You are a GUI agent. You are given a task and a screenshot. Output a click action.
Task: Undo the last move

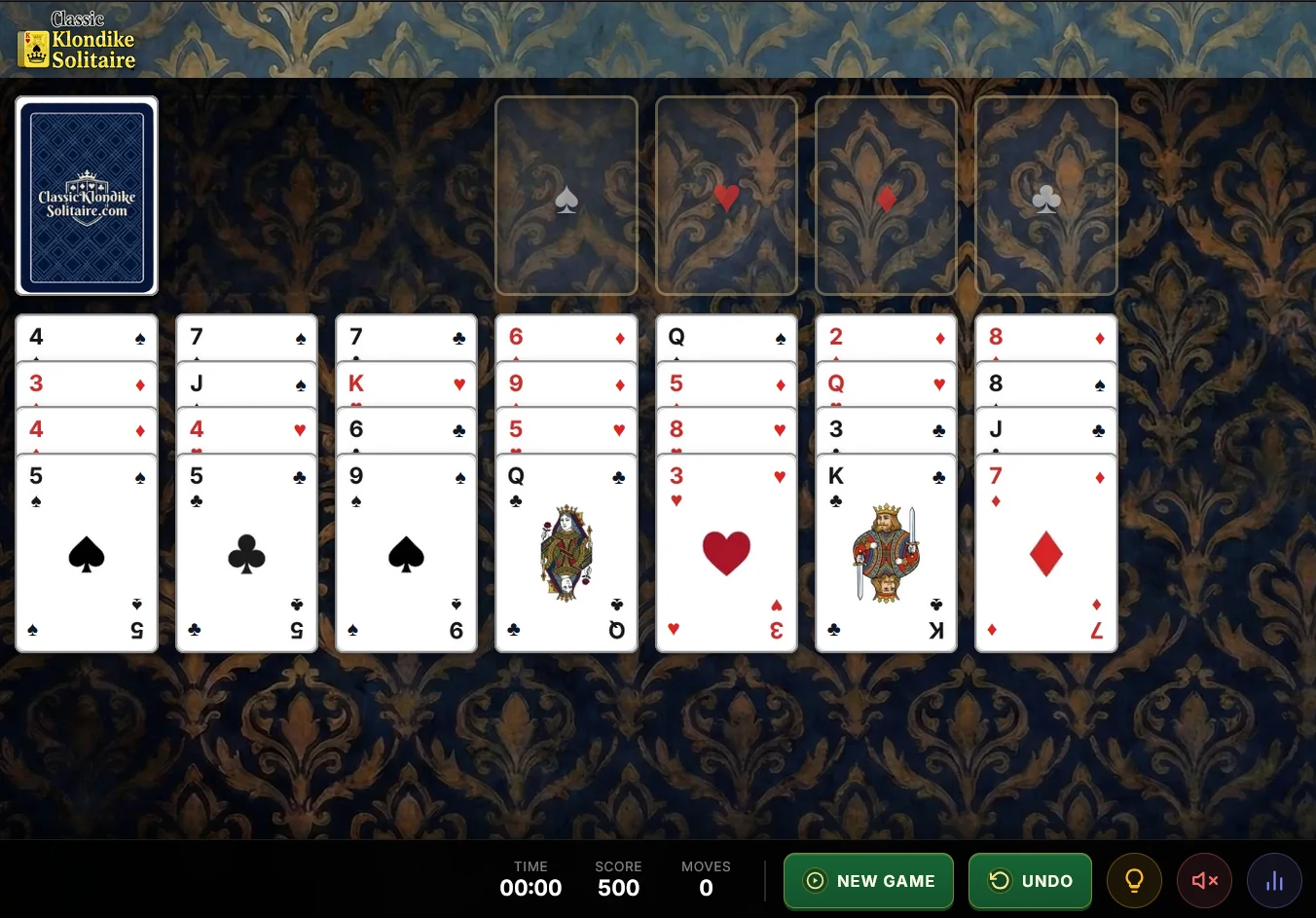tap(1030, 881)
